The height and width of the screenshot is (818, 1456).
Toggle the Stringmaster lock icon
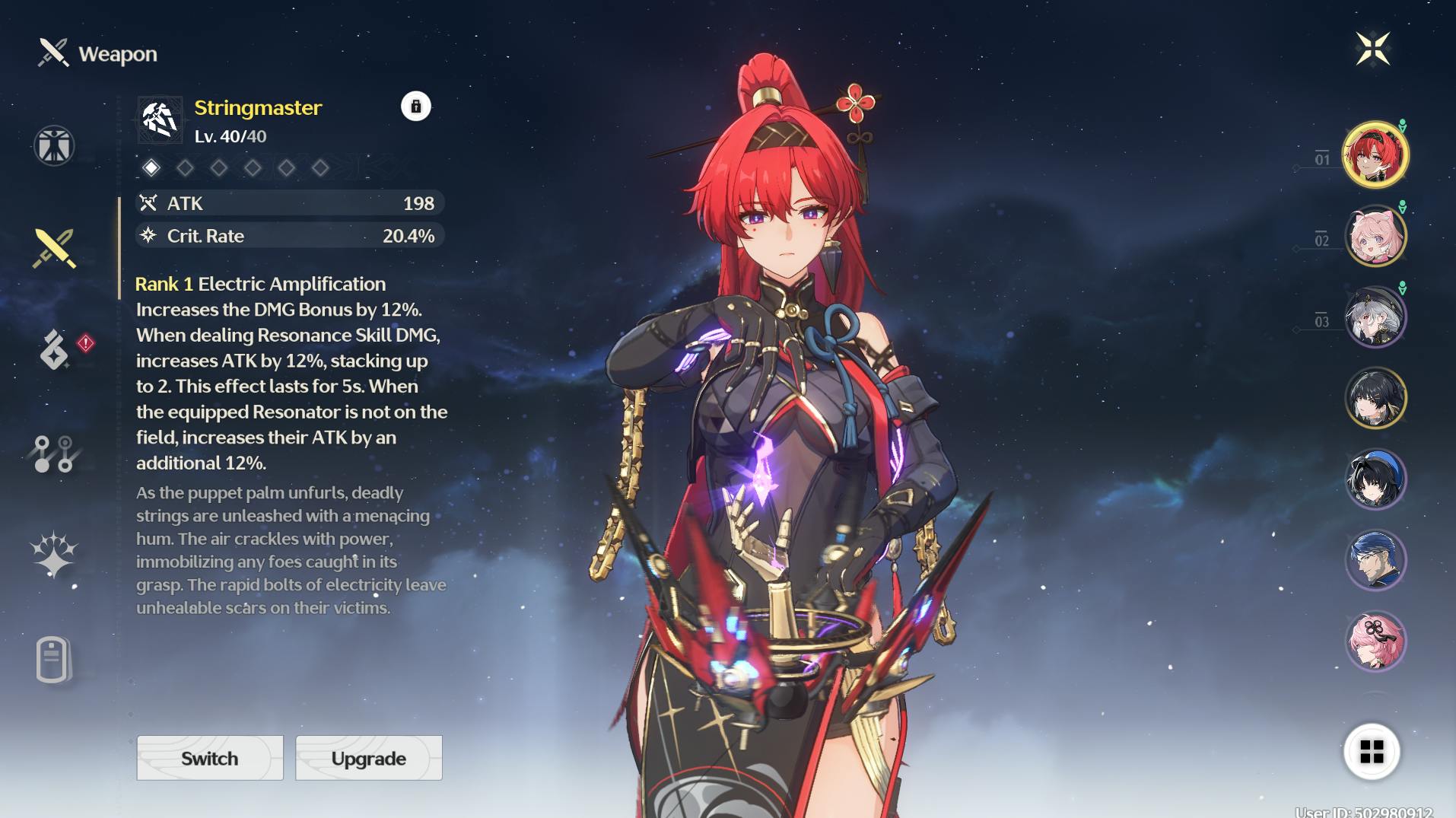click(415, 107)
